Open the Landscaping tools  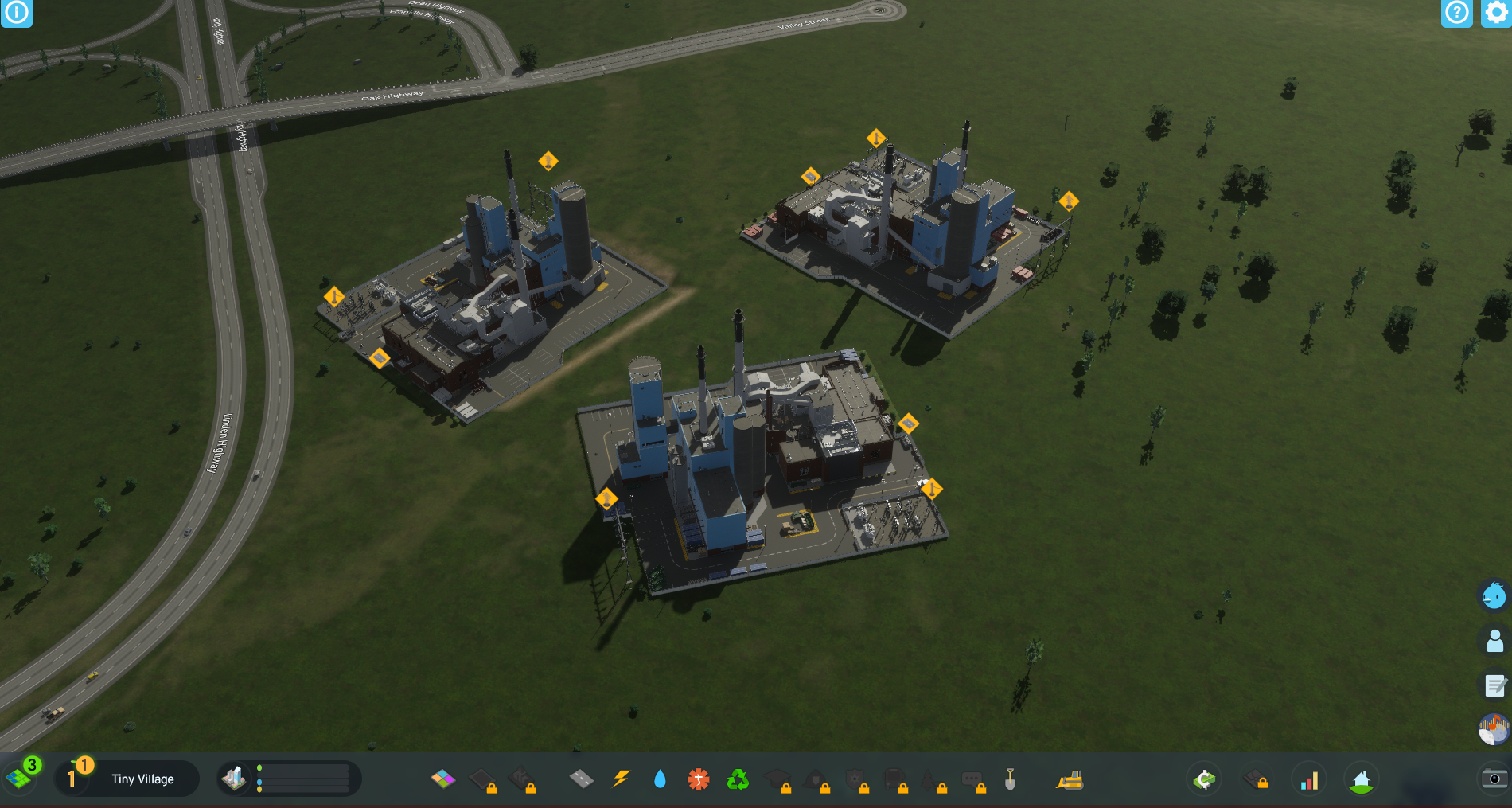coord(1009,779)
